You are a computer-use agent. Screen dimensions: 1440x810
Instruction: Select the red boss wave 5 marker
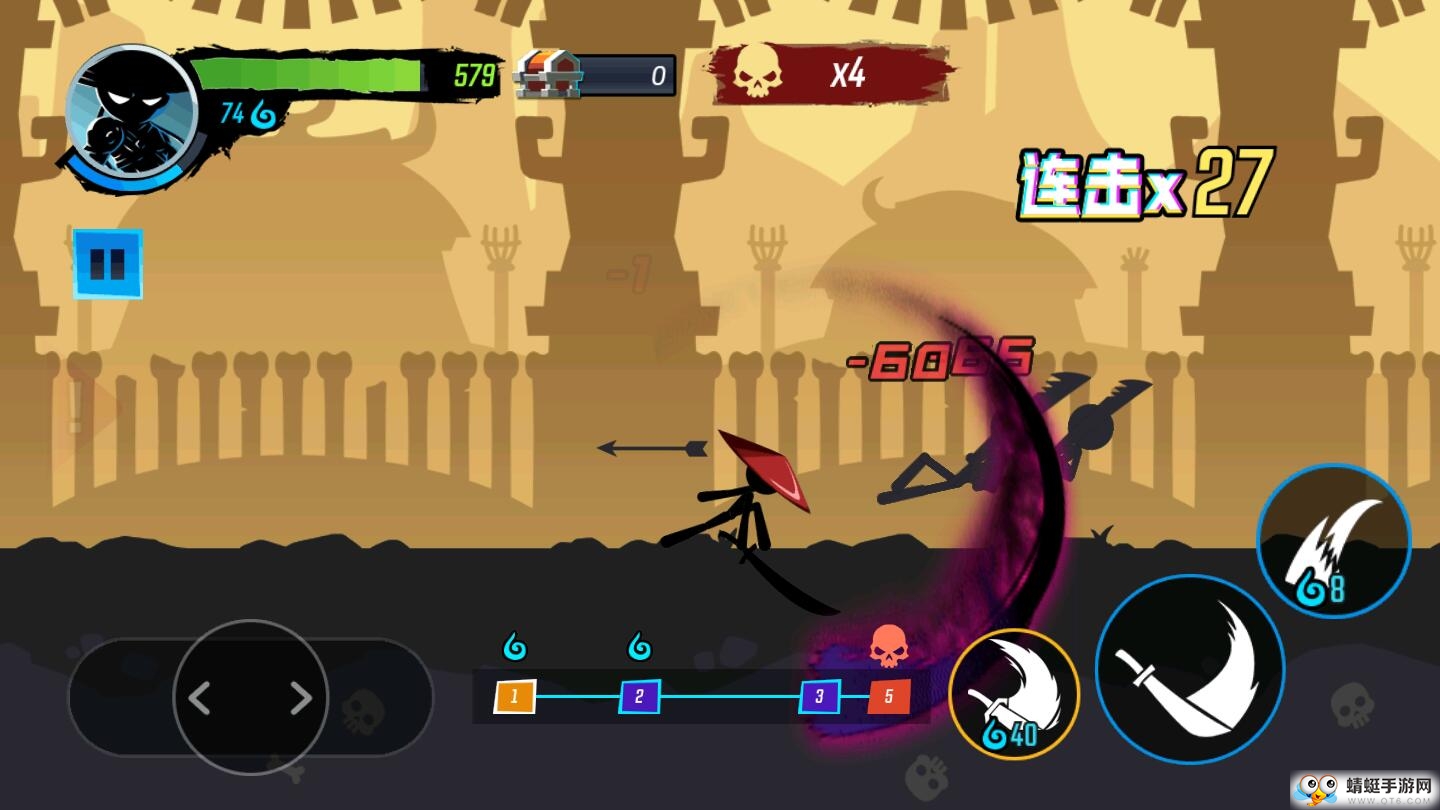click(889, 696)
